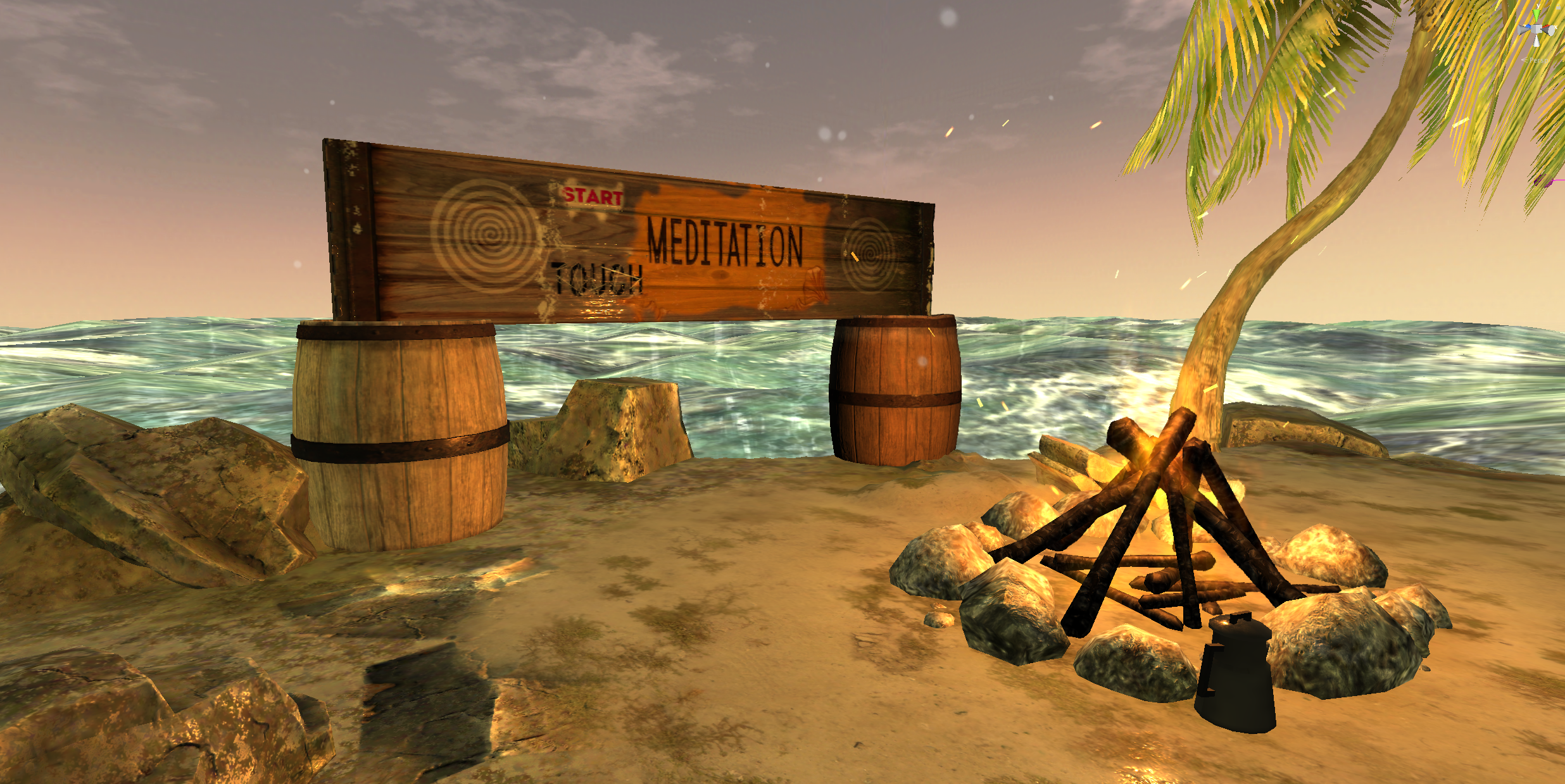The height and width of the screenshot is (784, 1565).
Task: Click the red START button on the sign
Action: (593, 196)
